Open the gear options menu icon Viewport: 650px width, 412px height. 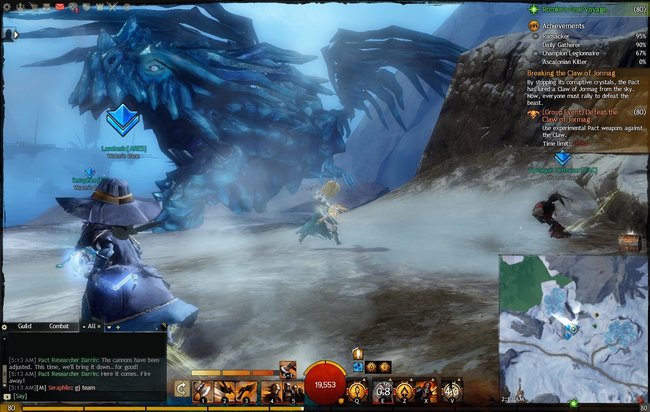(x=7, y=6)
